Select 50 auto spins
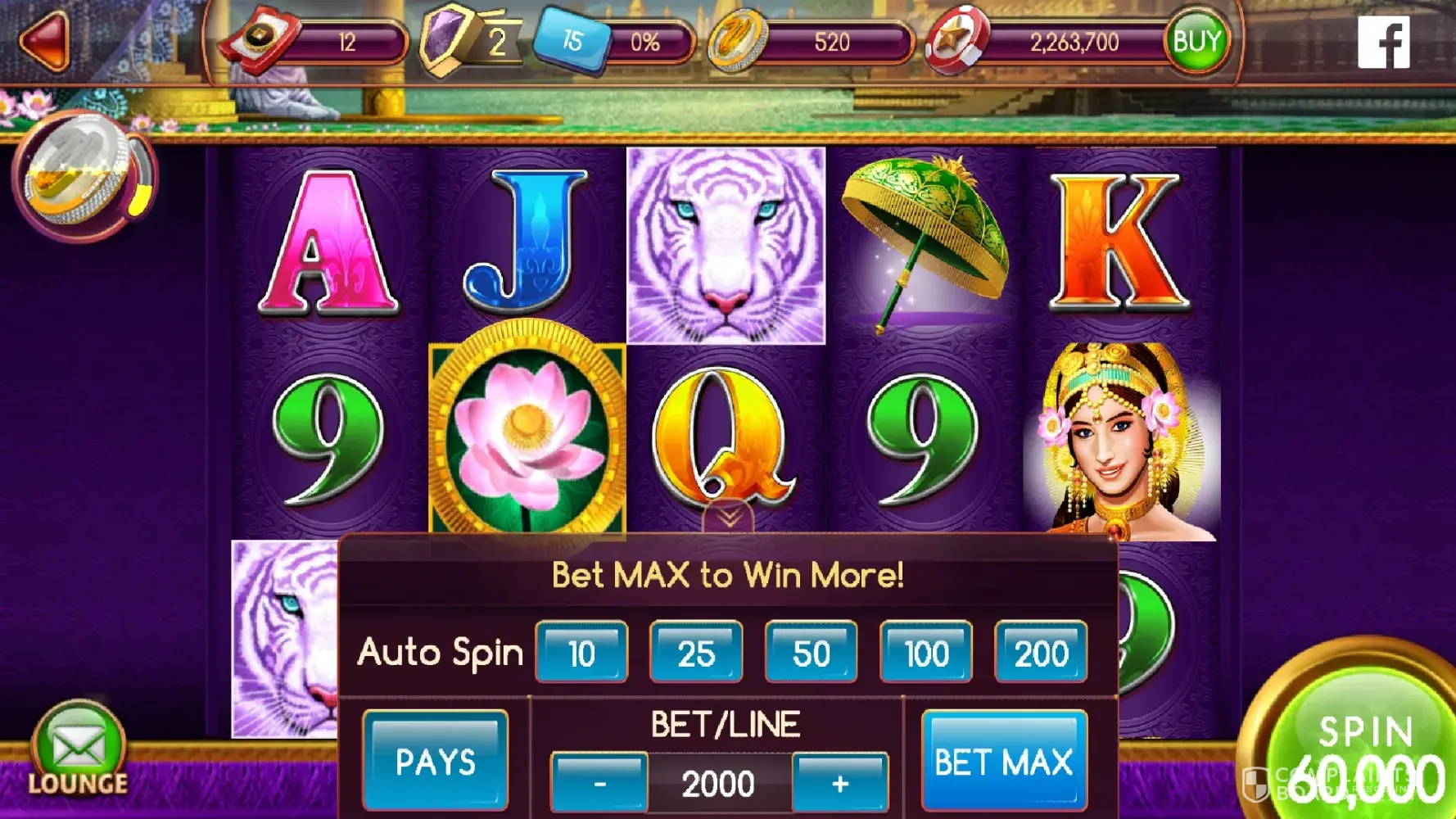 point(811,653)
